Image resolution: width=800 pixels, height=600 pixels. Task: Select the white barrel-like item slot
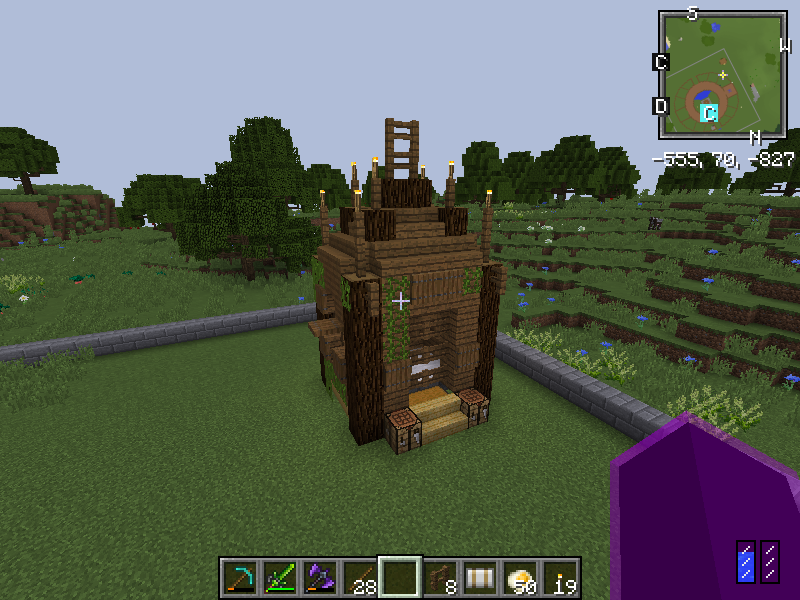480,577
